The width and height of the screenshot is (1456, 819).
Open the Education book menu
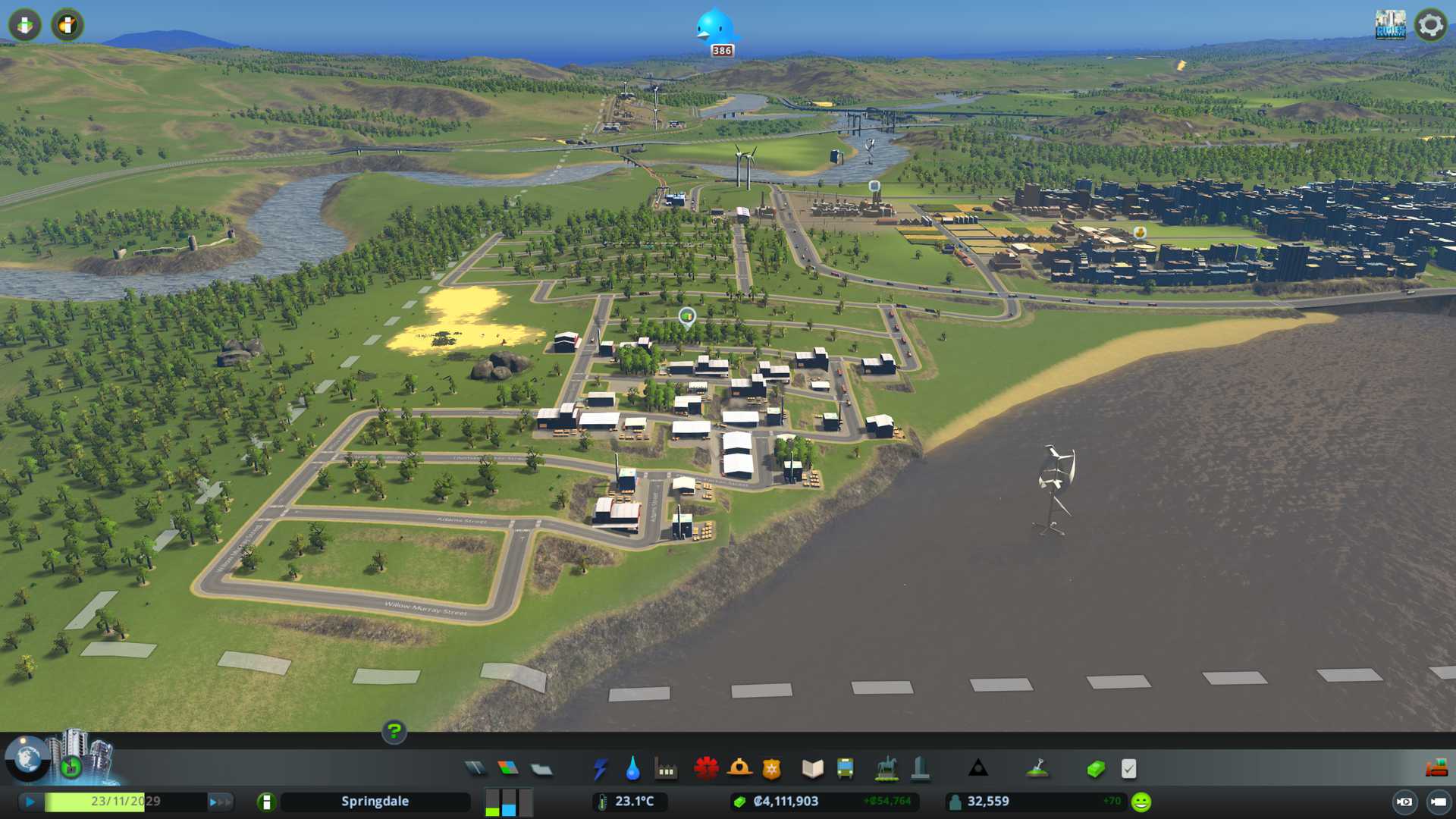pos(812,769)
